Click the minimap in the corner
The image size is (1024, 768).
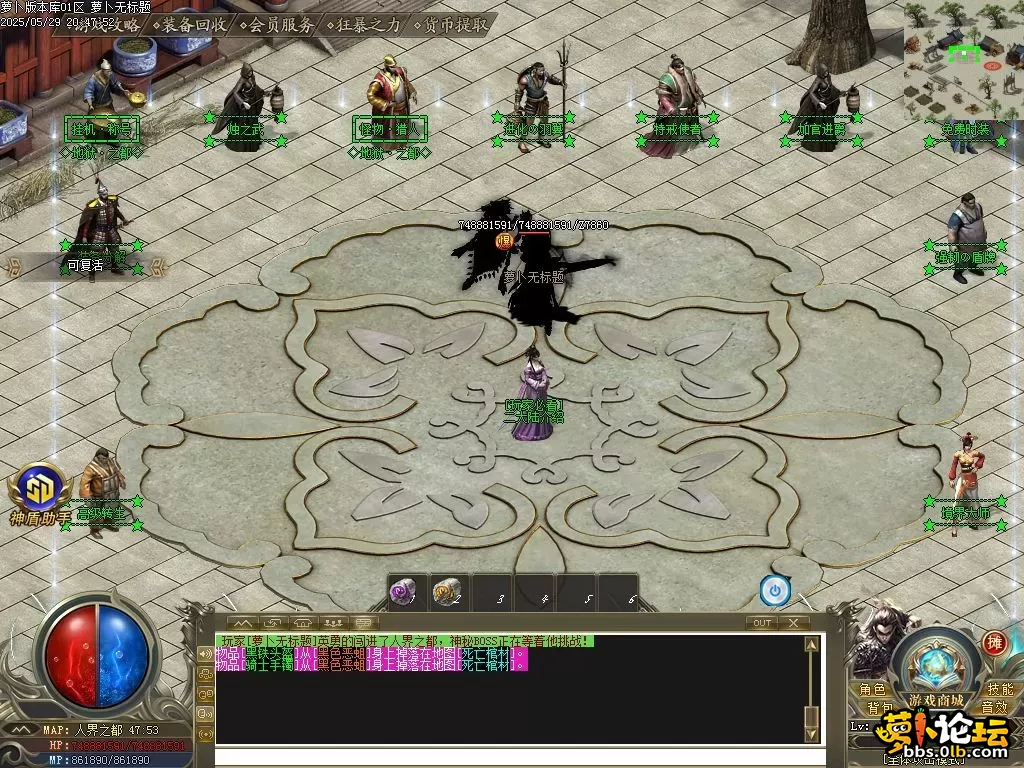pos(963,62)
